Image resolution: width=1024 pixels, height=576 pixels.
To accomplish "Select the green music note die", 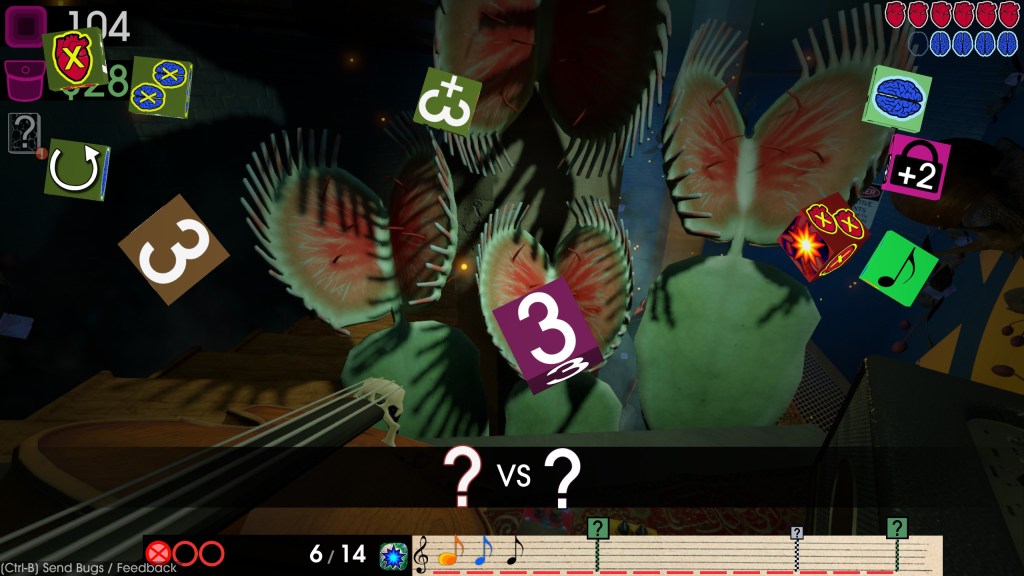I will [x=898, y=268].
